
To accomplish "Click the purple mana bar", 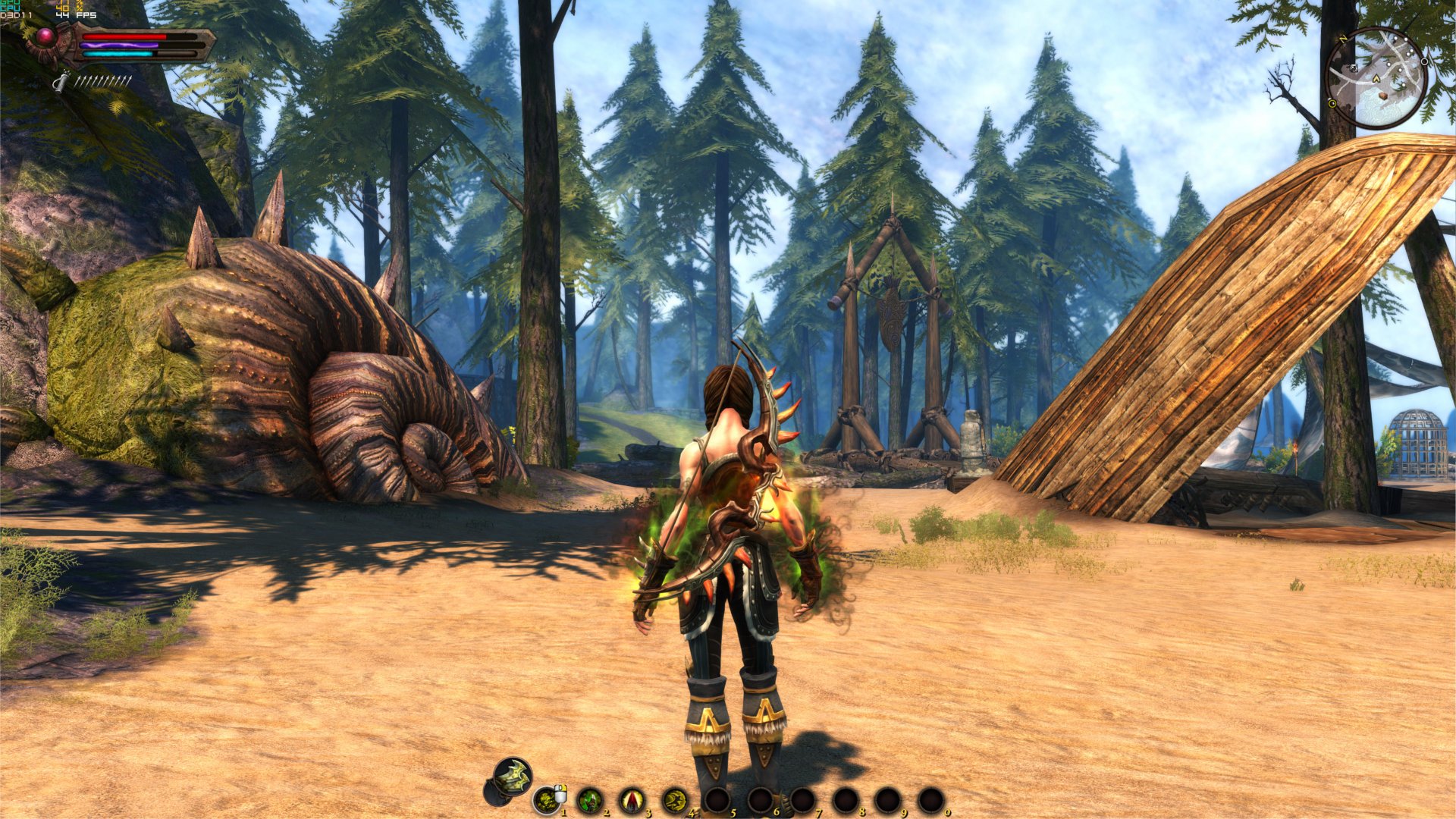I will 118,45.
